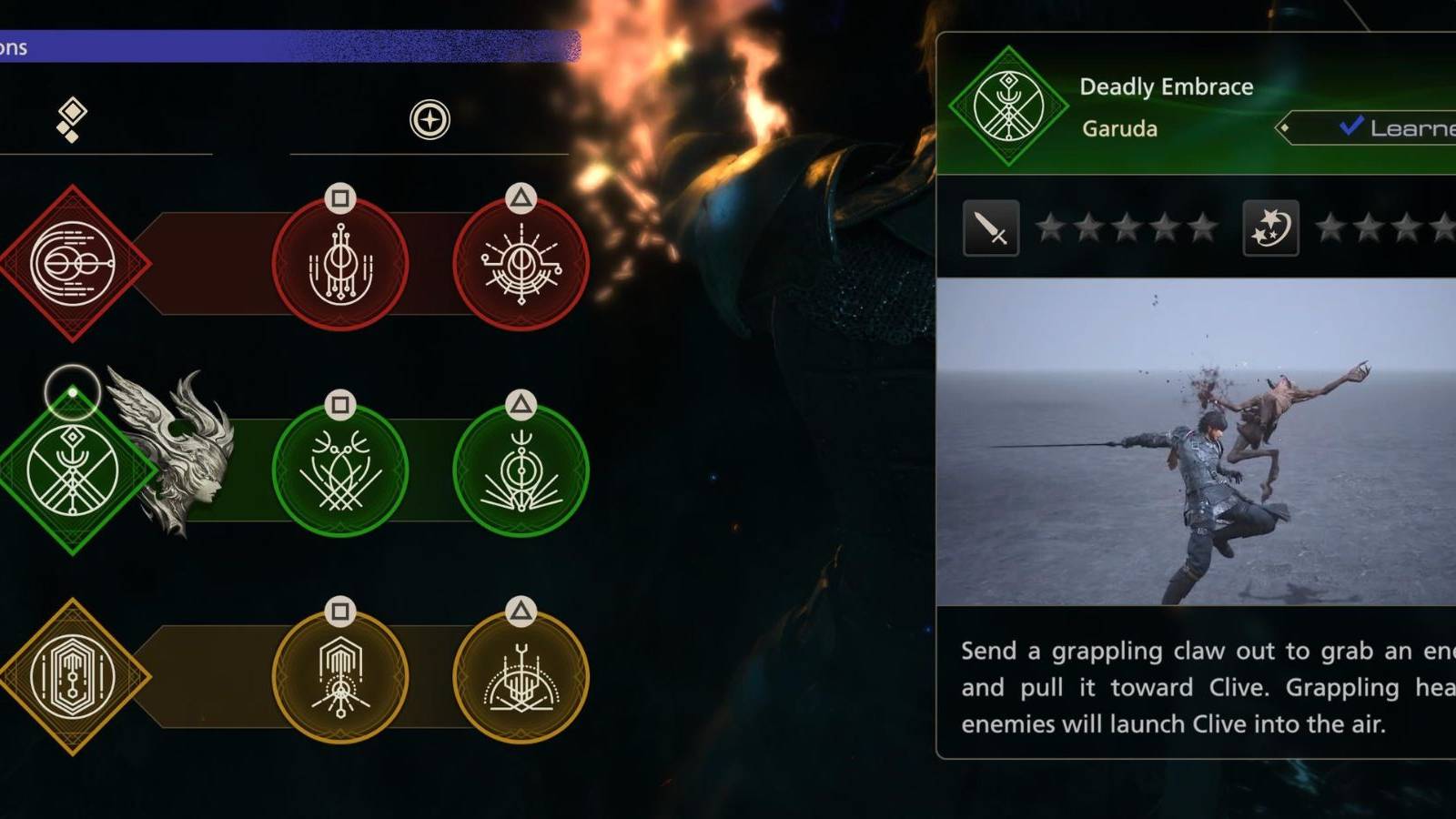This screenshot has height=819, width=1456.
Task: Select the stagger star-moon icon
Action: pyautogui.click(x=1273, y=227)
